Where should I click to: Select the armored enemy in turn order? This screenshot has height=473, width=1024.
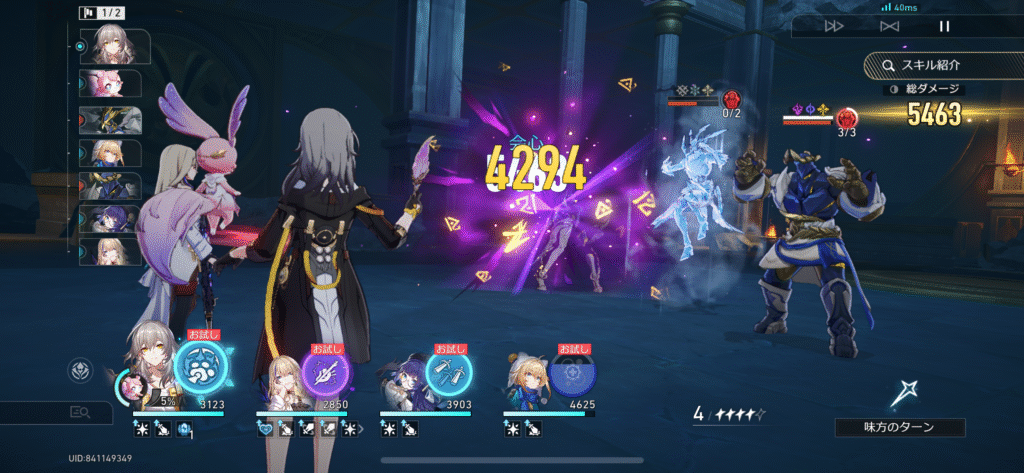112,120
